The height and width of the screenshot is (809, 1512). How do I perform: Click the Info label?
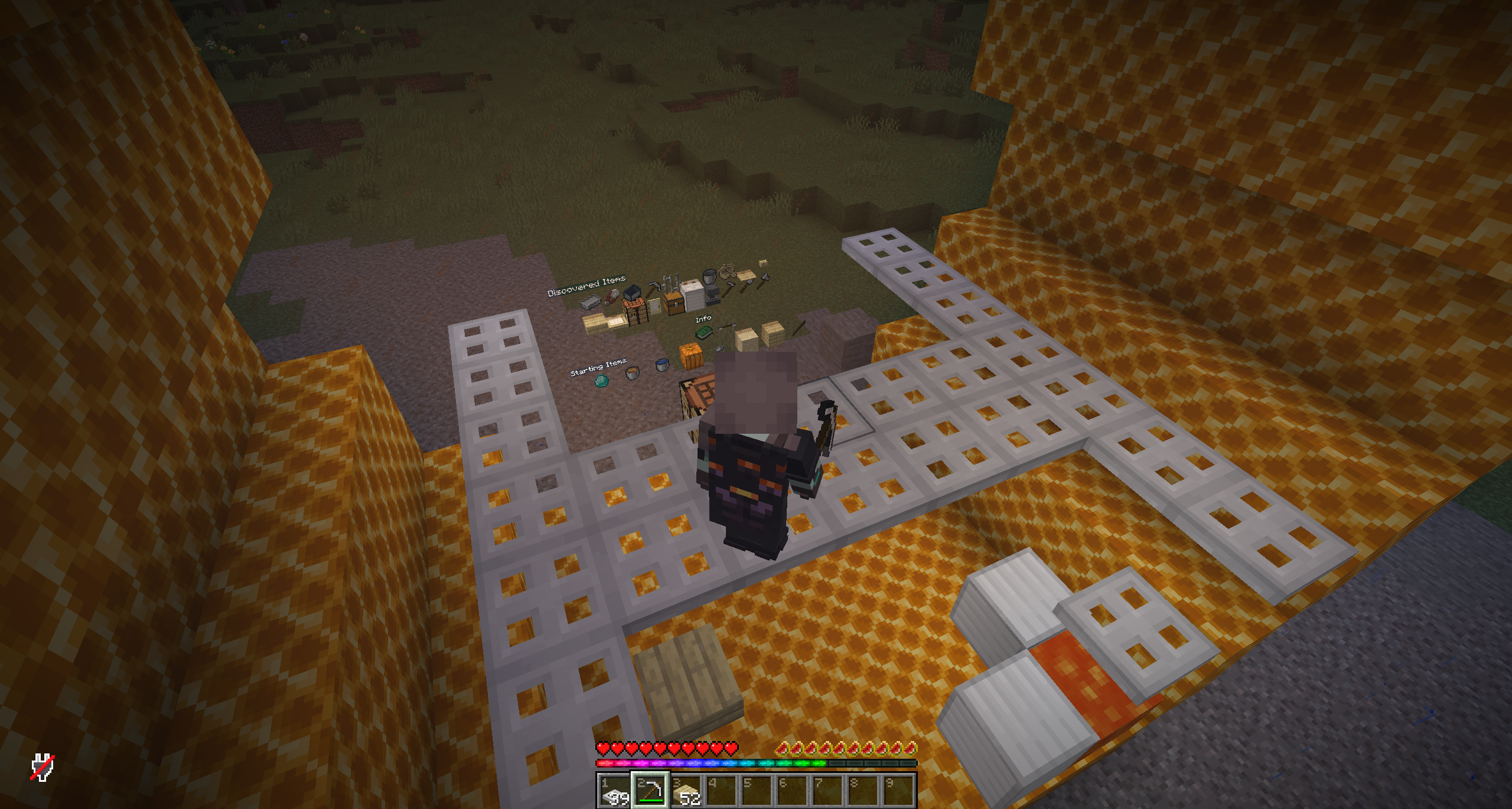(703, 320)
